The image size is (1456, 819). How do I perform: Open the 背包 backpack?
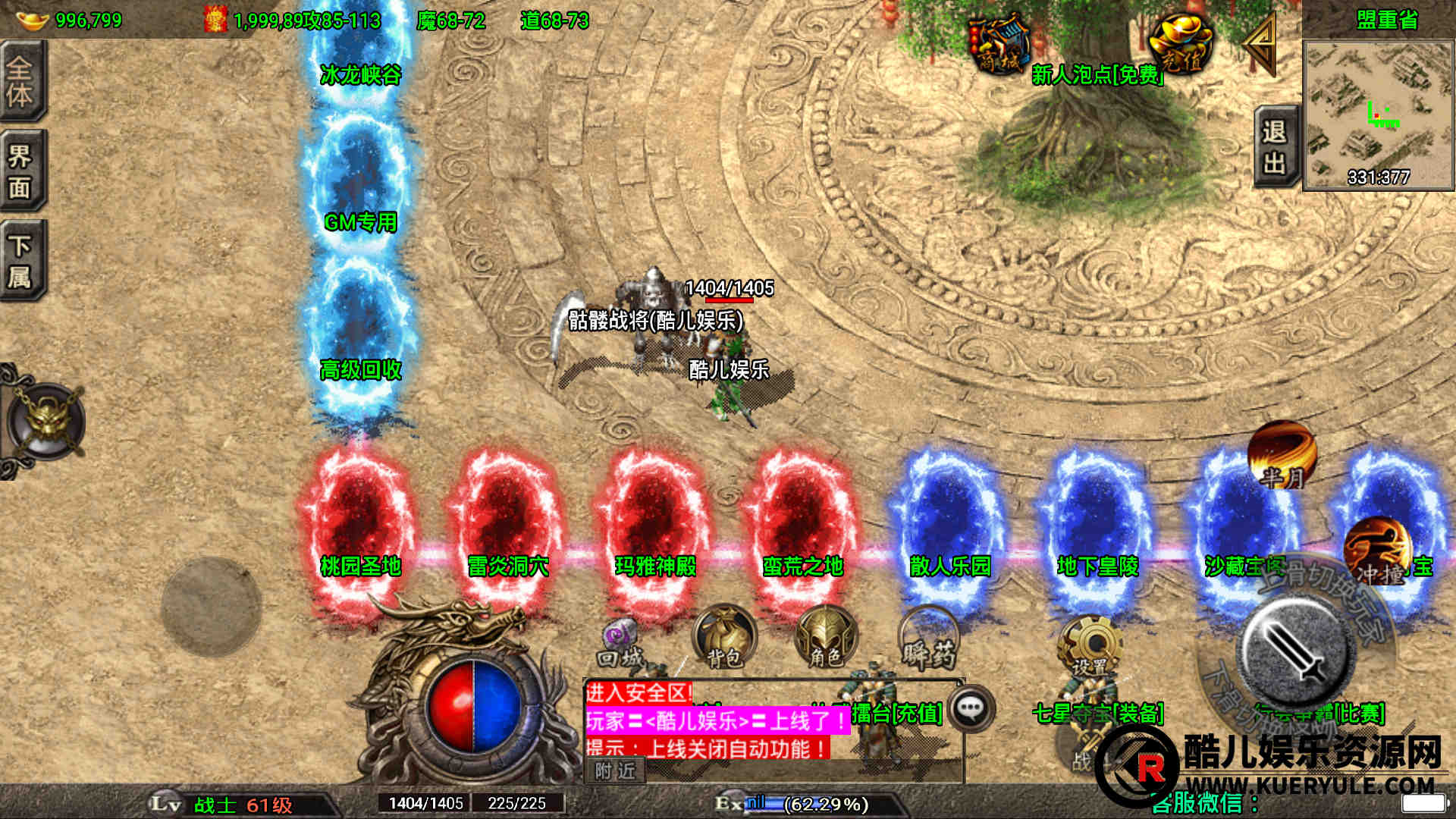[x=724, y=637]
